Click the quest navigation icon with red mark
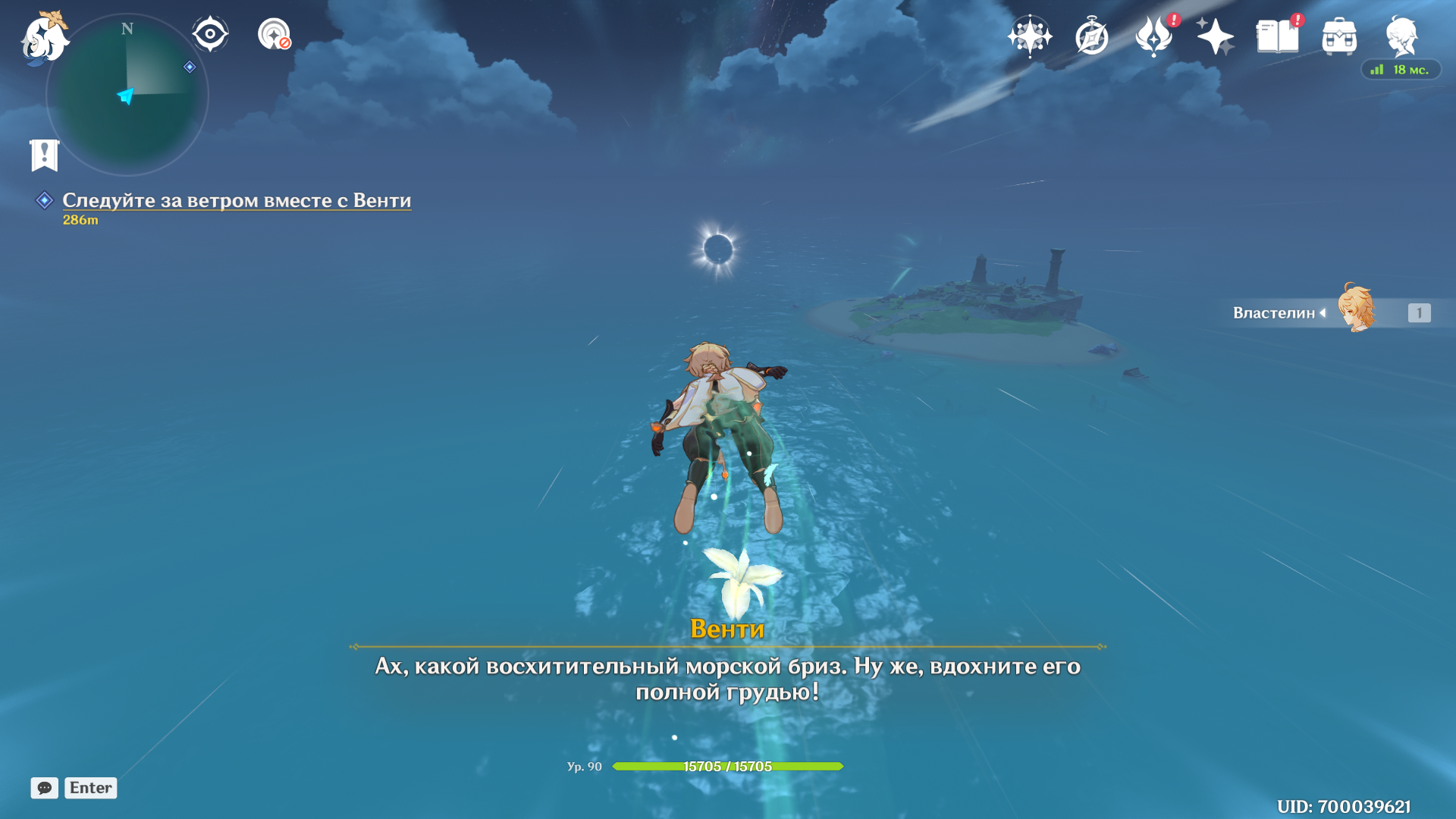1456x819 pixels. coord(274,34)
